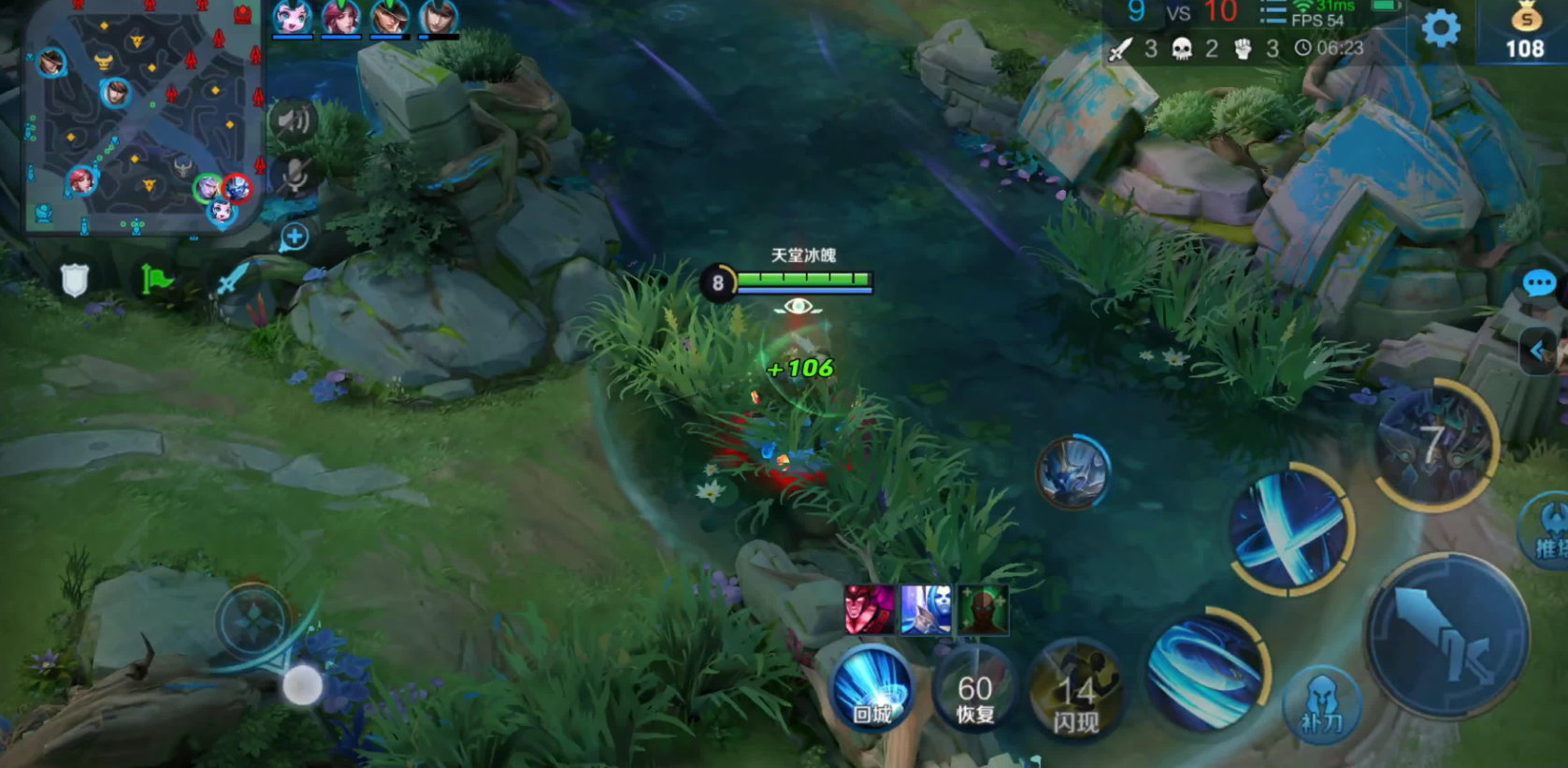Use the 恢复 heal spell
This screenshot has width=1568, height=768.
[x=975, y=697]
